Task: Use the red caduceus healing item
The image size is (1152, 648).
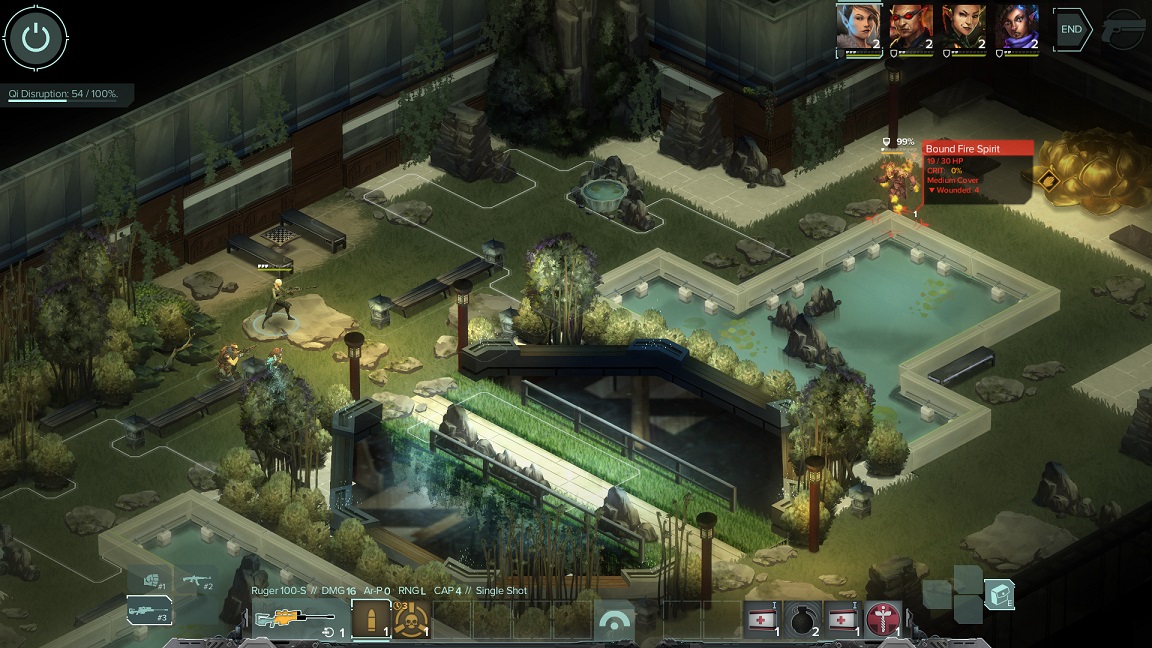Action: click(882, 619)
